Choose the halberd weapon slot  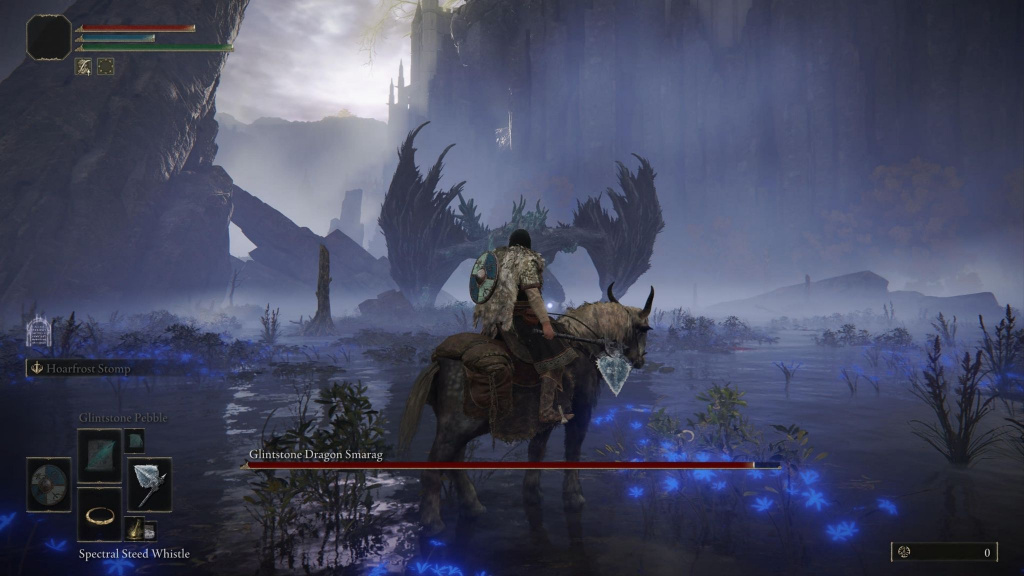tap(149, 485)
